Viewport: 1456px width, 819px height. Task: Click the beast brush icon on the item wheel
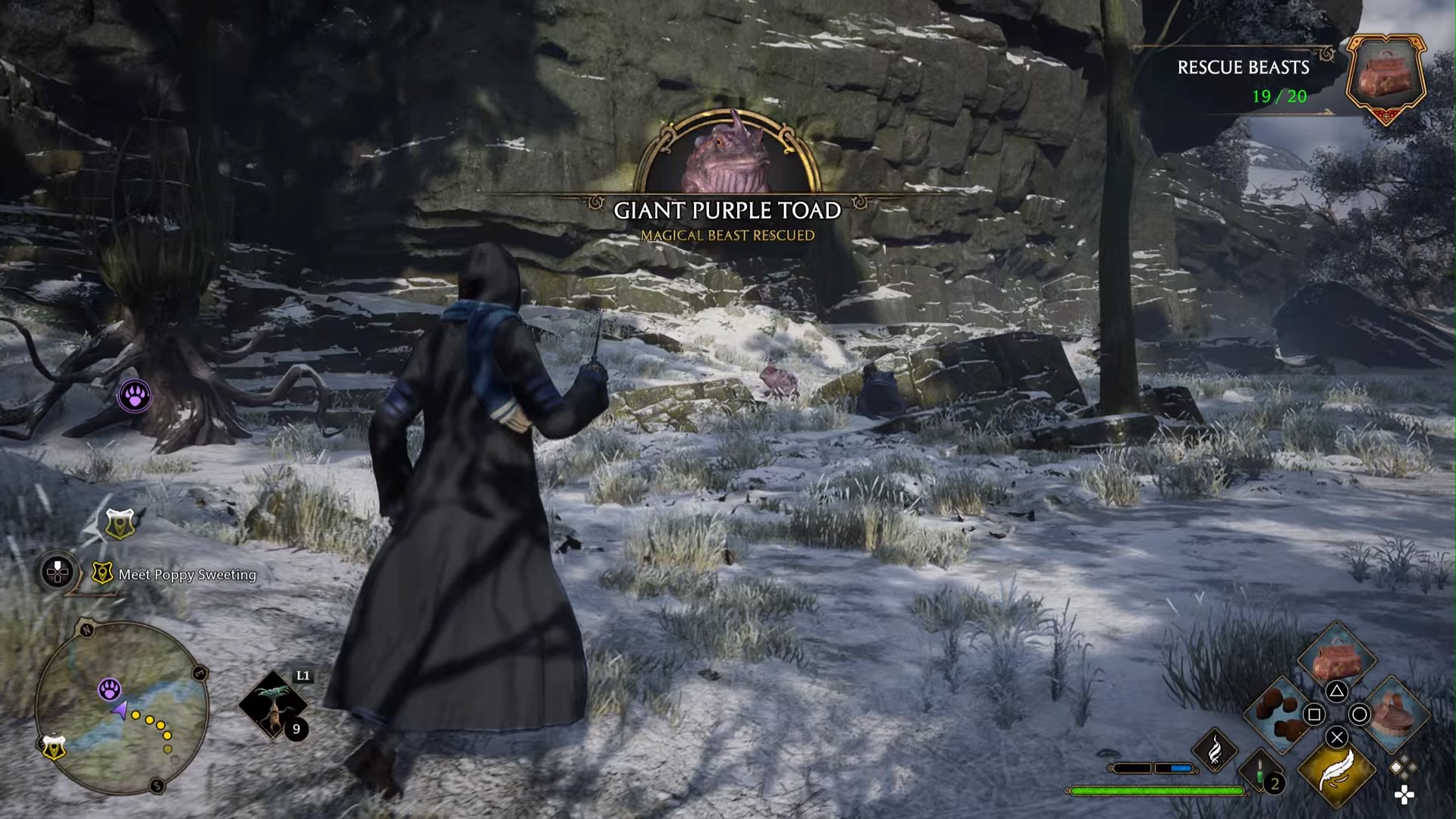click(x=1391, y=713)
